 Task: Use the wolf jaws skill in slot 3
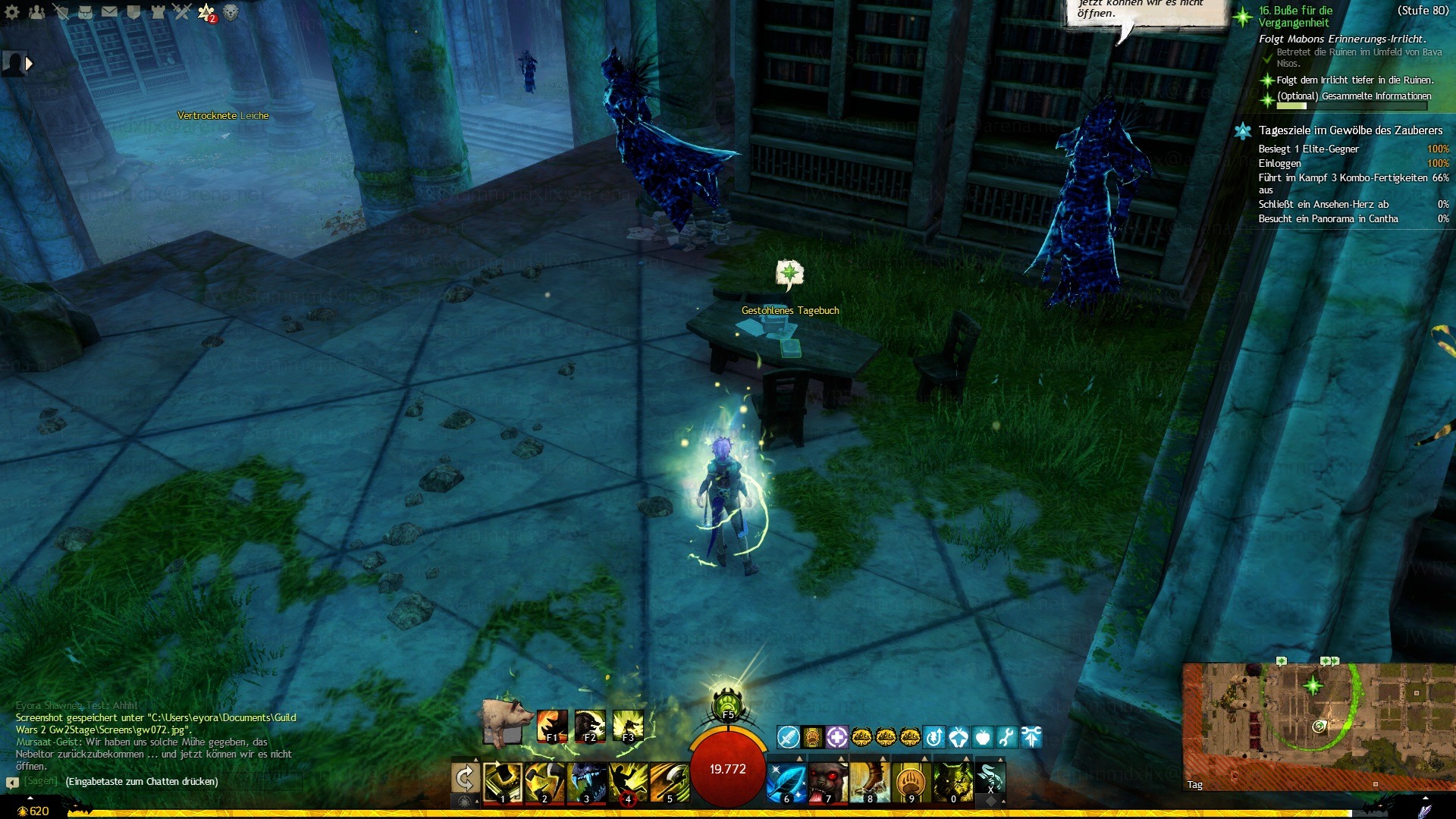pyautogui.click(x=586, y=782)
